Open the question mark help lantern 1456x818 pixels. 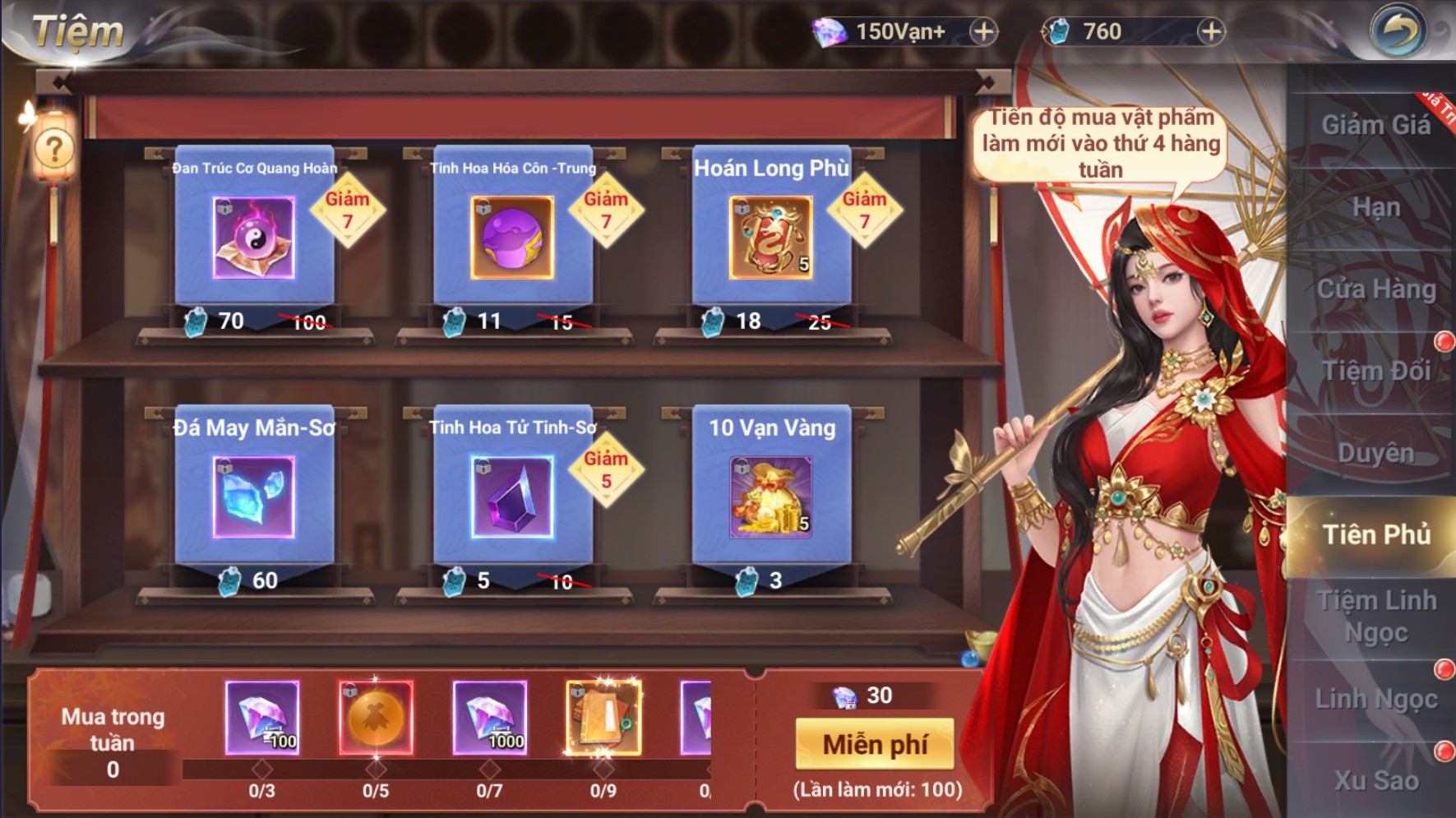[54, 150]
